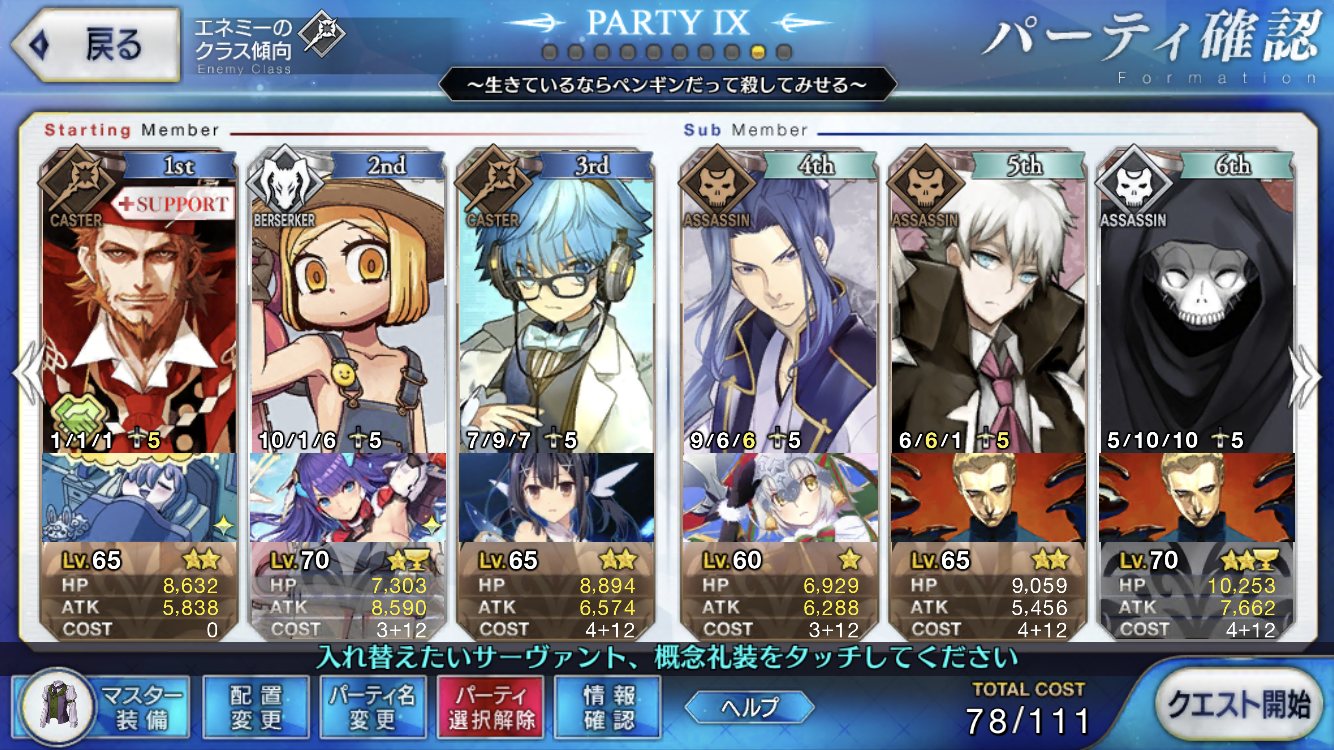Open 配置変更 to rearrange positions
The width and height of the screenshot is (1334, 750).
255,705
